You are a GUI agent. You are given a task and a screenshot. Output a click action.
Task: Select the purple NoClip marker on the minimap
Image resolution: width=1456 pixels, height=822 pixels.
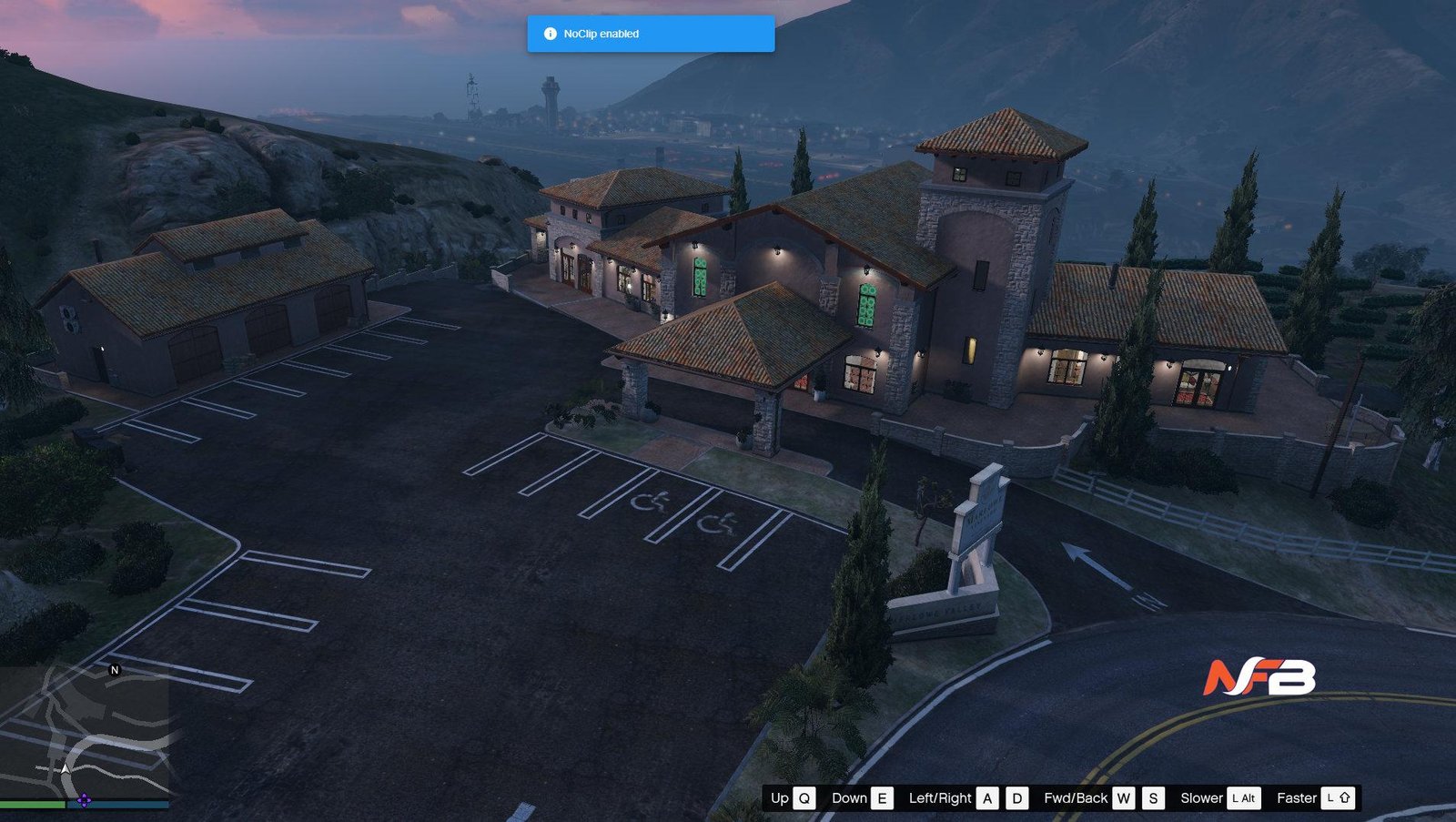click(x=84, y=801)
